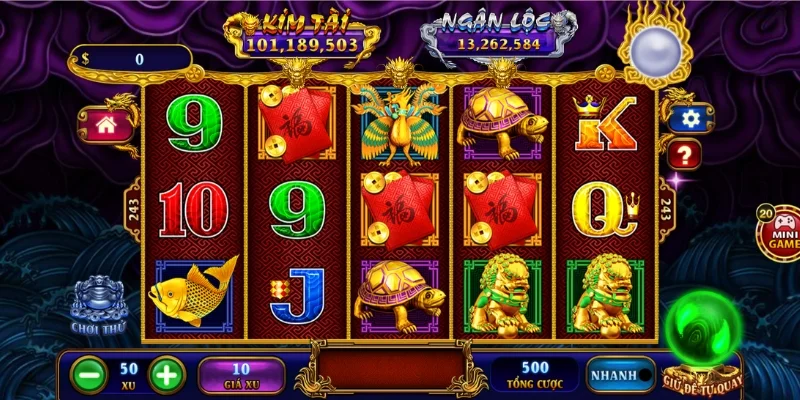Screen dimensions: 800x400
Task: Open the gear settings menu
Action: (x=689, y=118)
